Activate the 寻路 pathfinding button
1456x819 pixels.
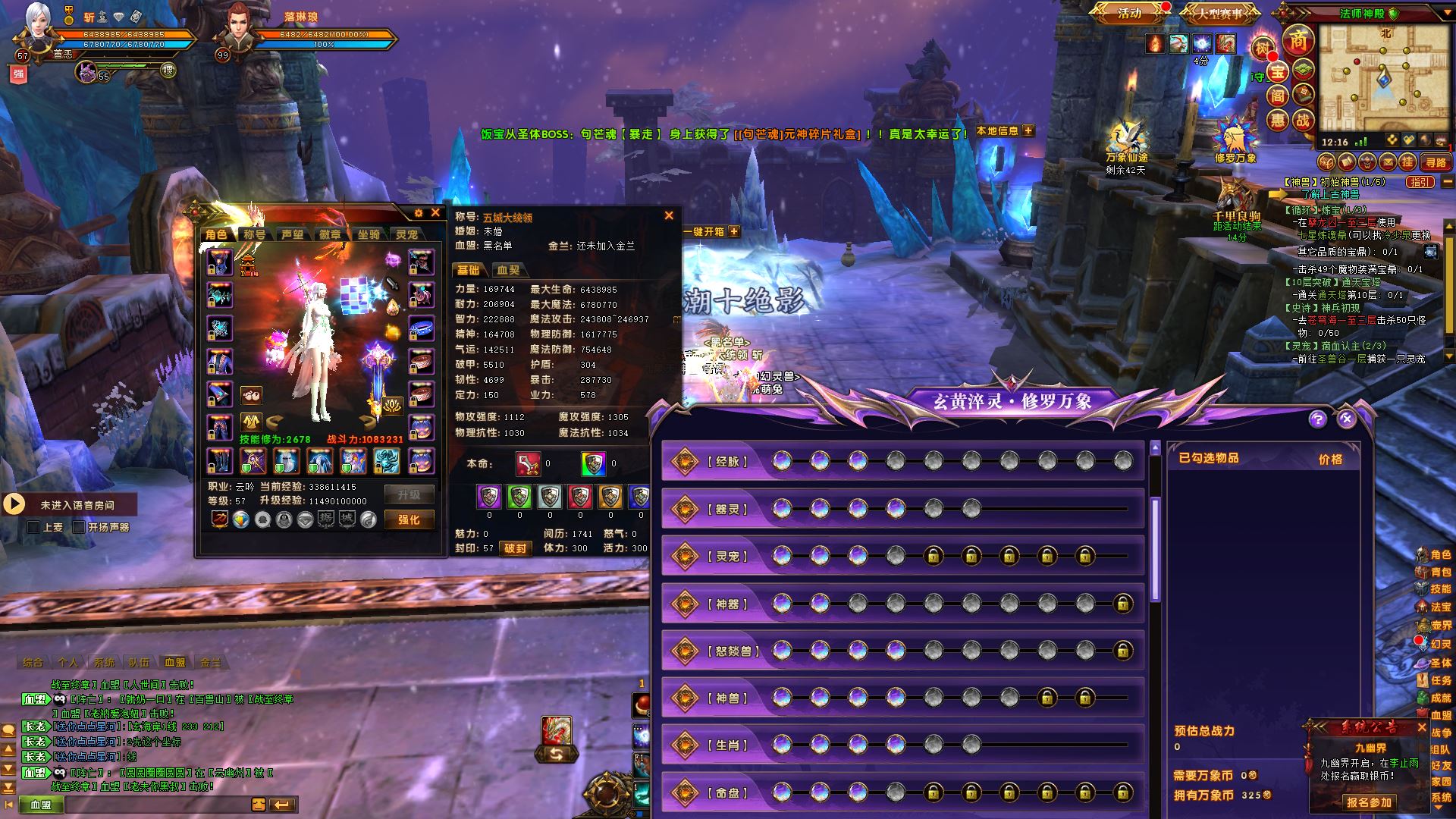1436,162
